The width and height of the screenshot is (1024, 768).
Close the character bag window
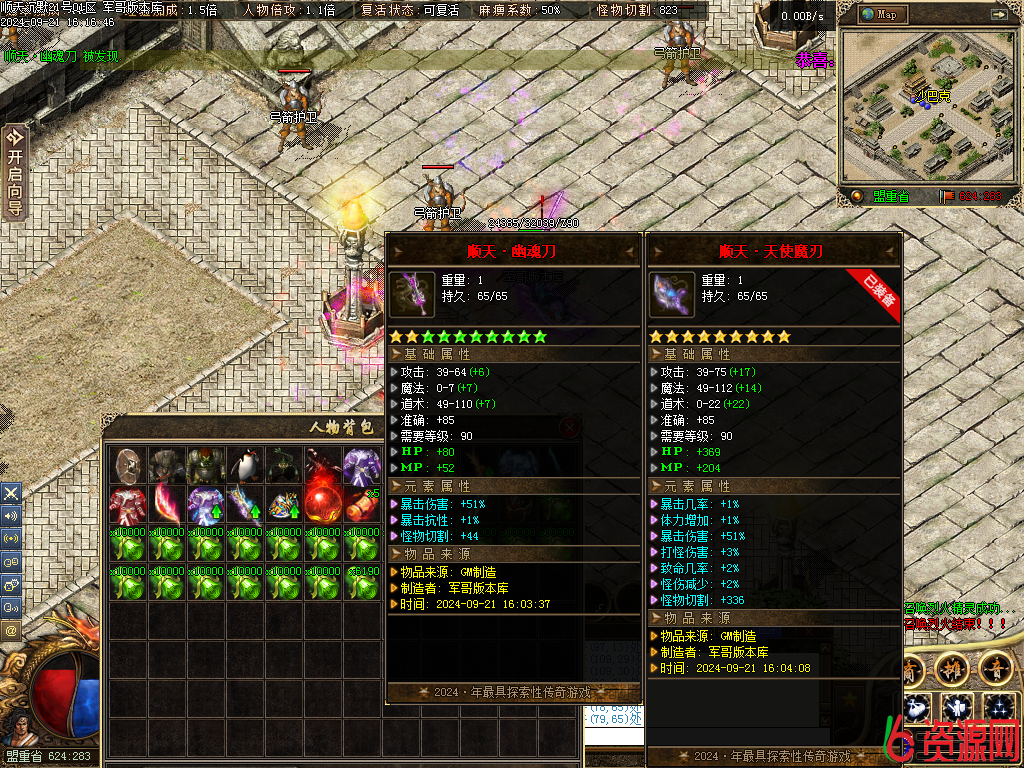(x=569, y=427)
